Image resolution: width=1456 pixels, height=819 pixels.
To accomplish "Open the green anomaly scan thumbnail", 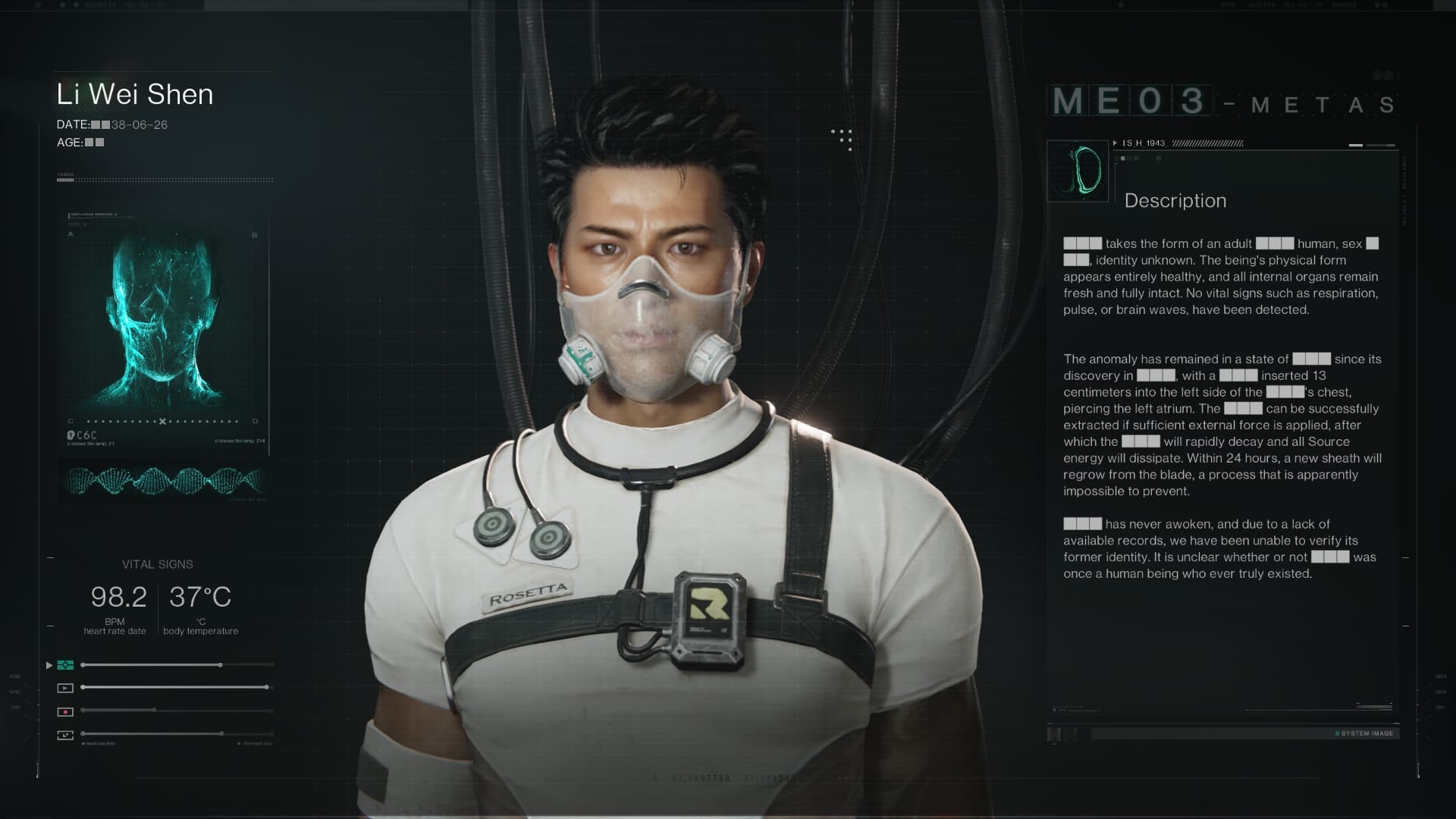I will pos(1078,171).
